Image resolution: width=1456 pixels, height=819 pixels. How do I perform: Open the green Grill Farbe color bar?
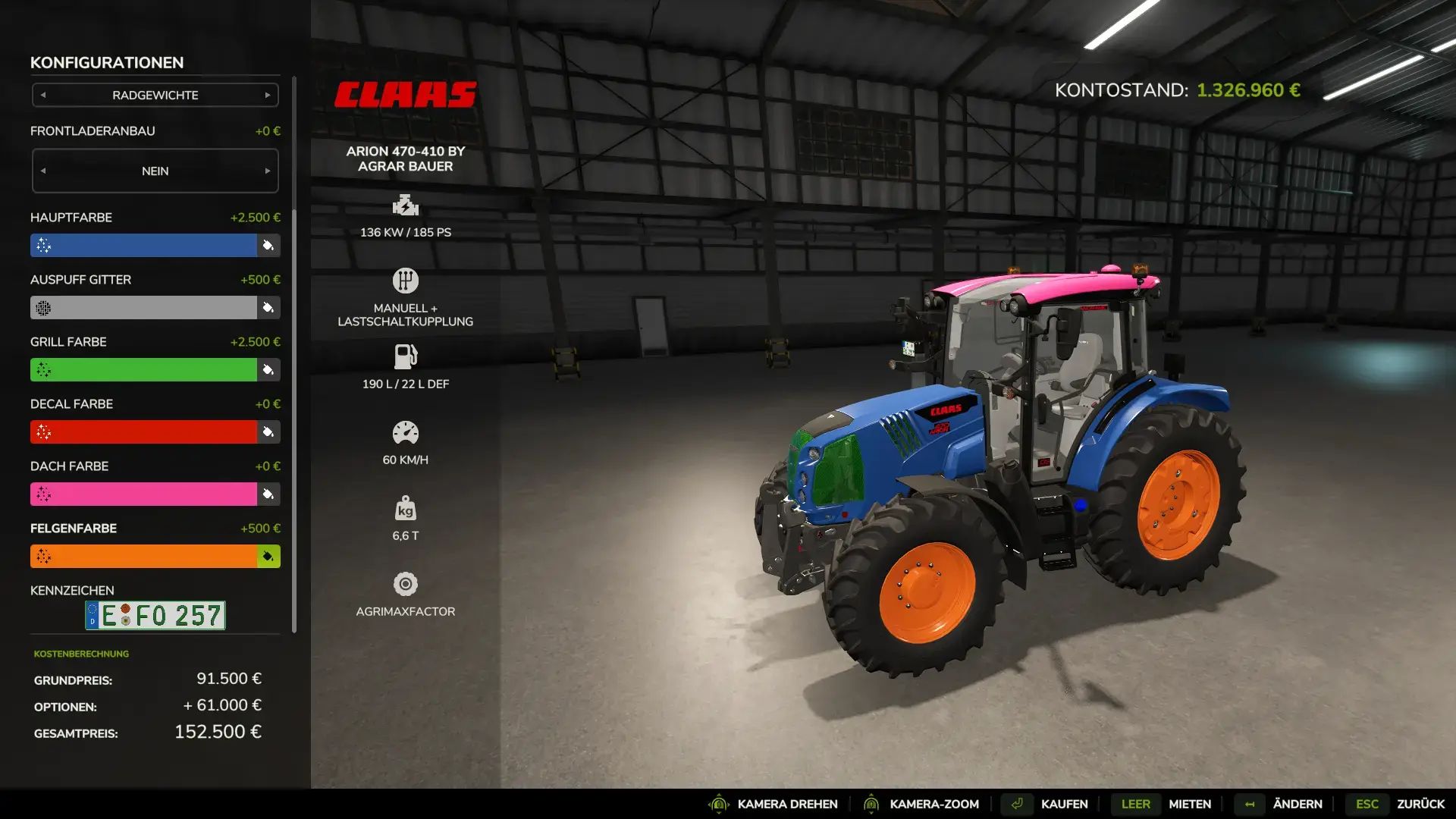tap(144, 370)
